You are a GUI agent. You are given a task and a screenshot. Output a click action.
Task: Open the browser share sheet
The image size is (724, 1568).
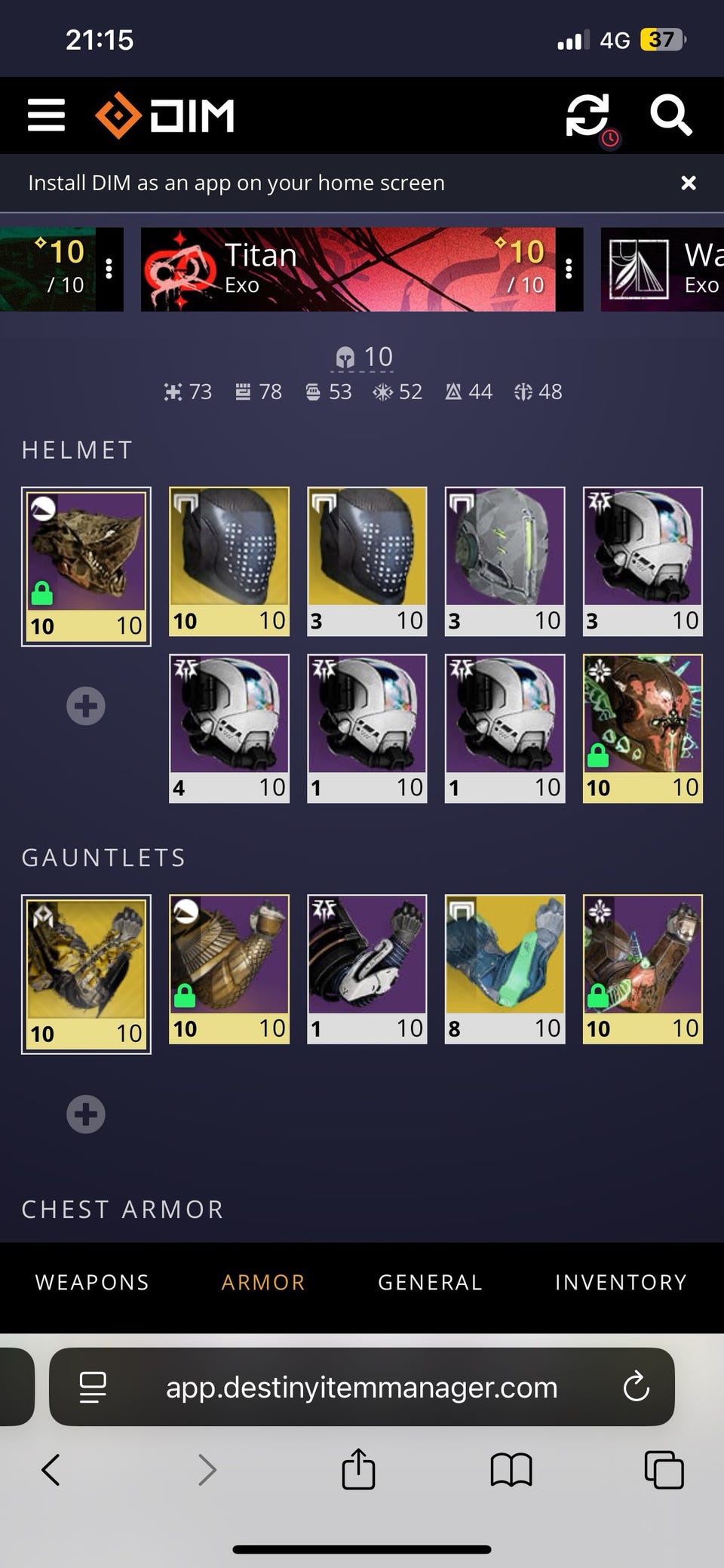tap(358, 1469)
